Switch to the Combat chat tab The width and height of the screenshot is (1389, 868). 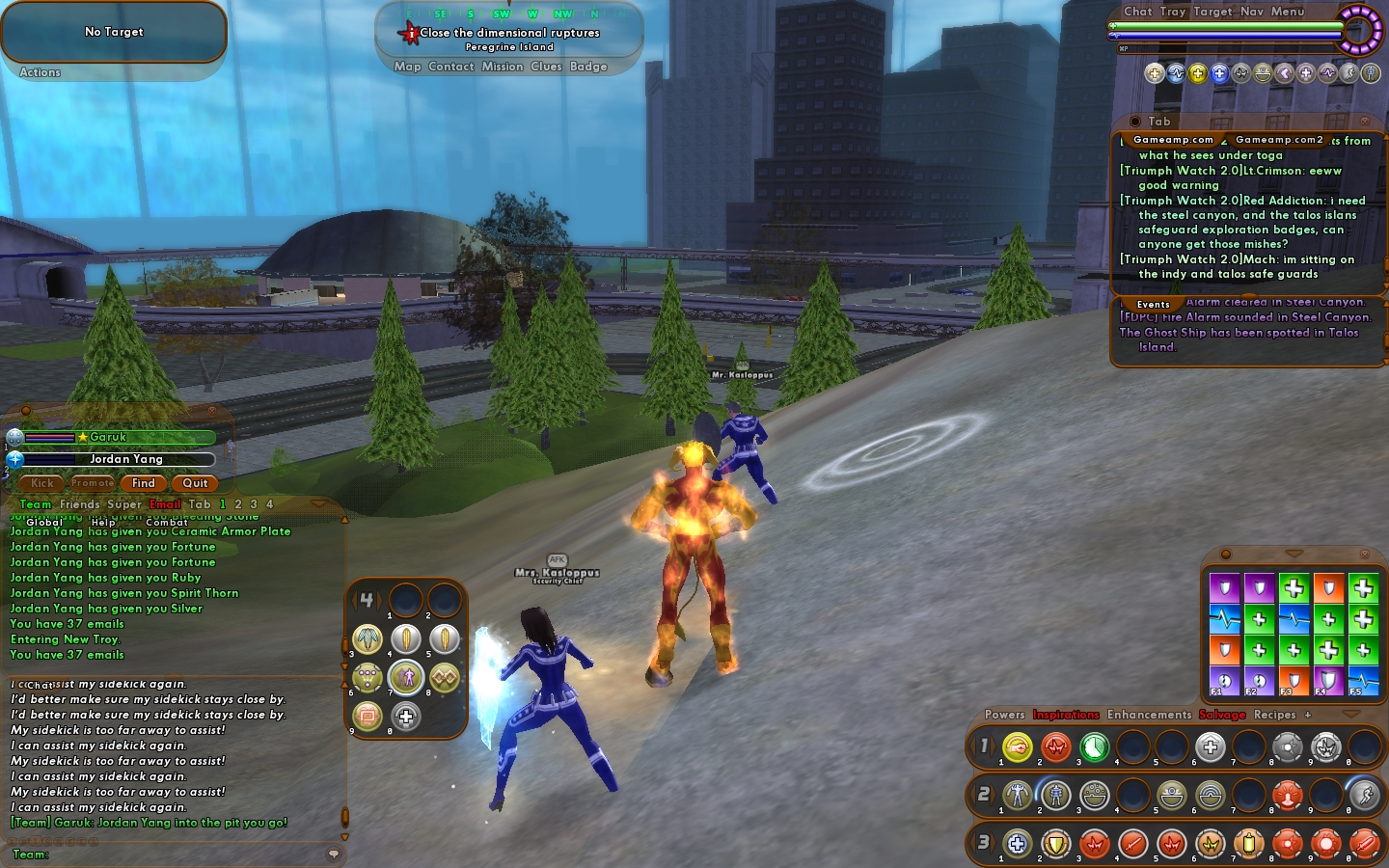click(x=167, y=522)
